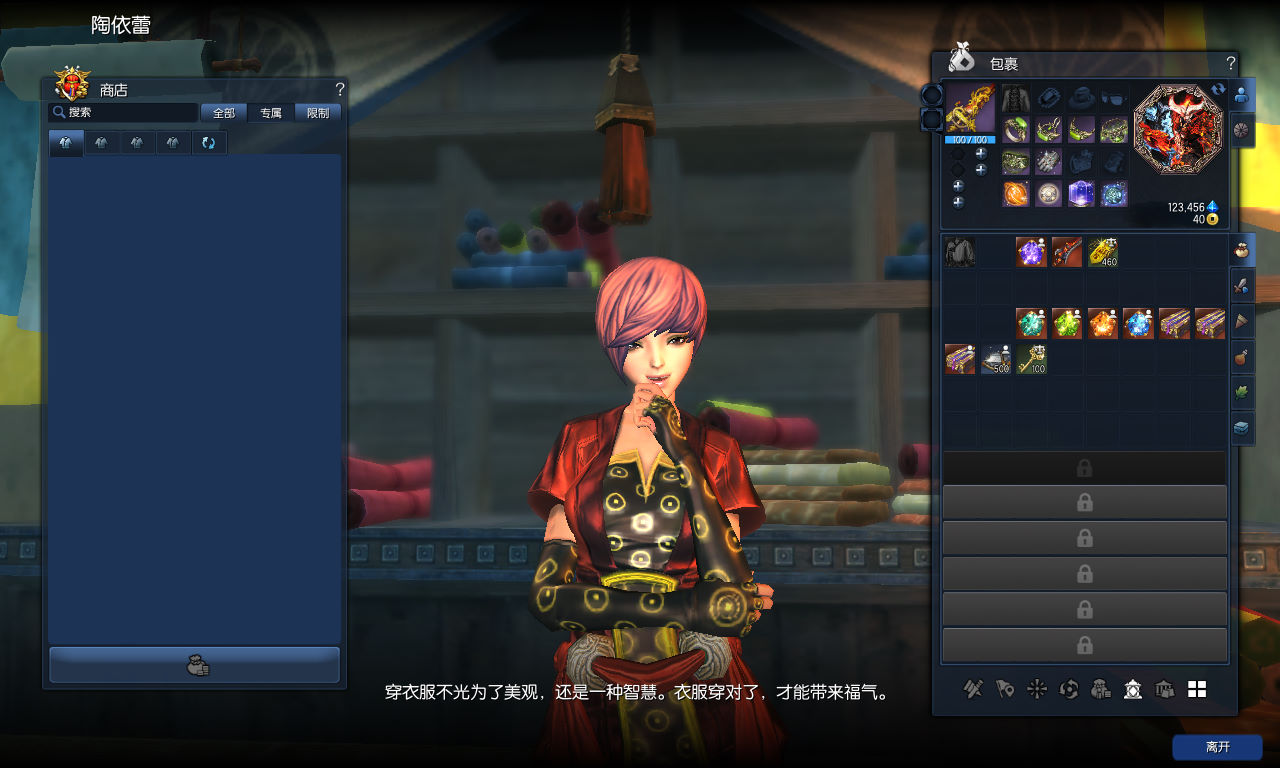Switch to the 专属 (Exclusive) shop filter
This screenshot has width=1280, height=768.
(x=271, y=113)
